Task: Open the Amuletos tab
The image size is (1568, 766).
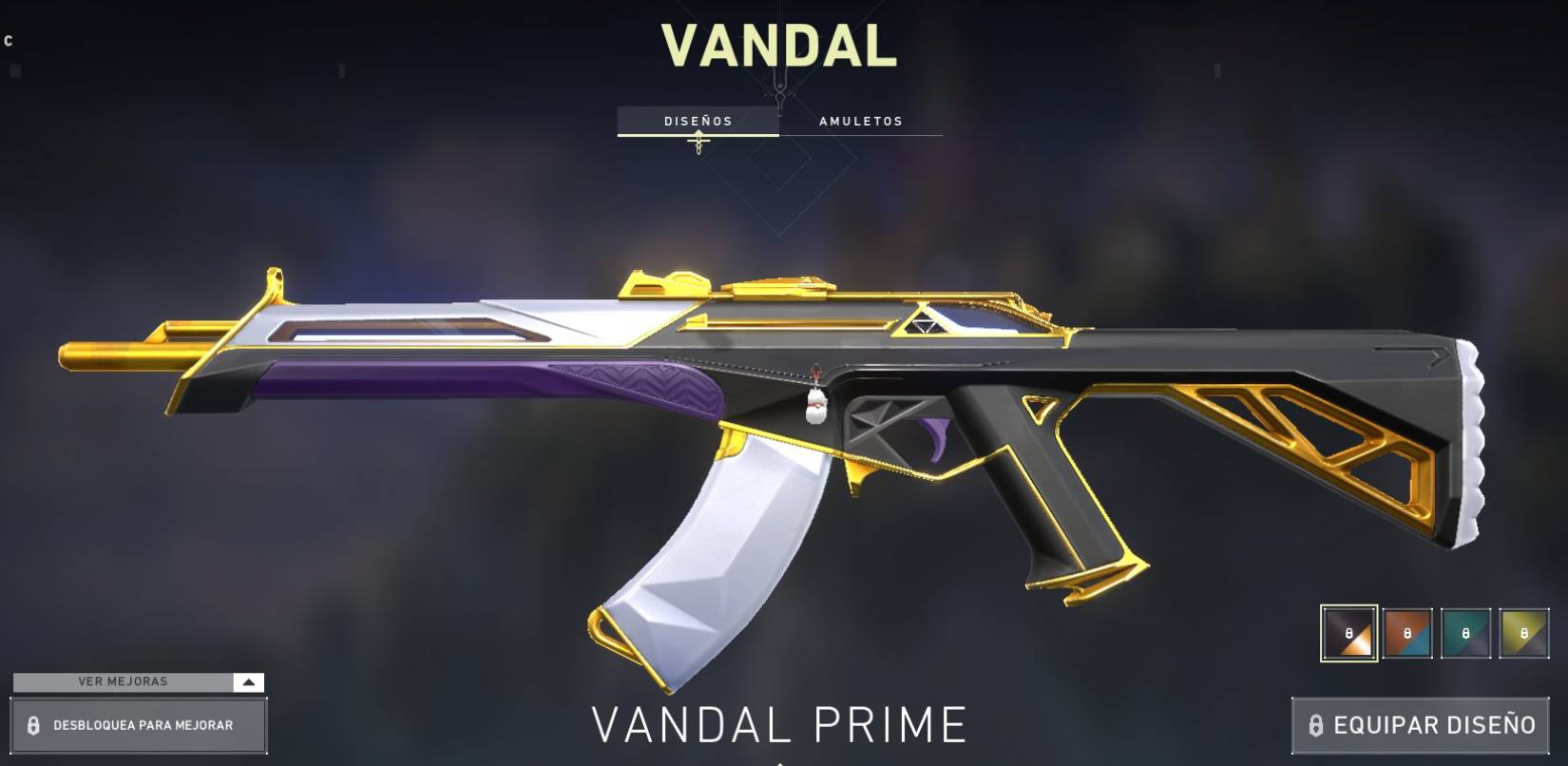Action: 861,121
